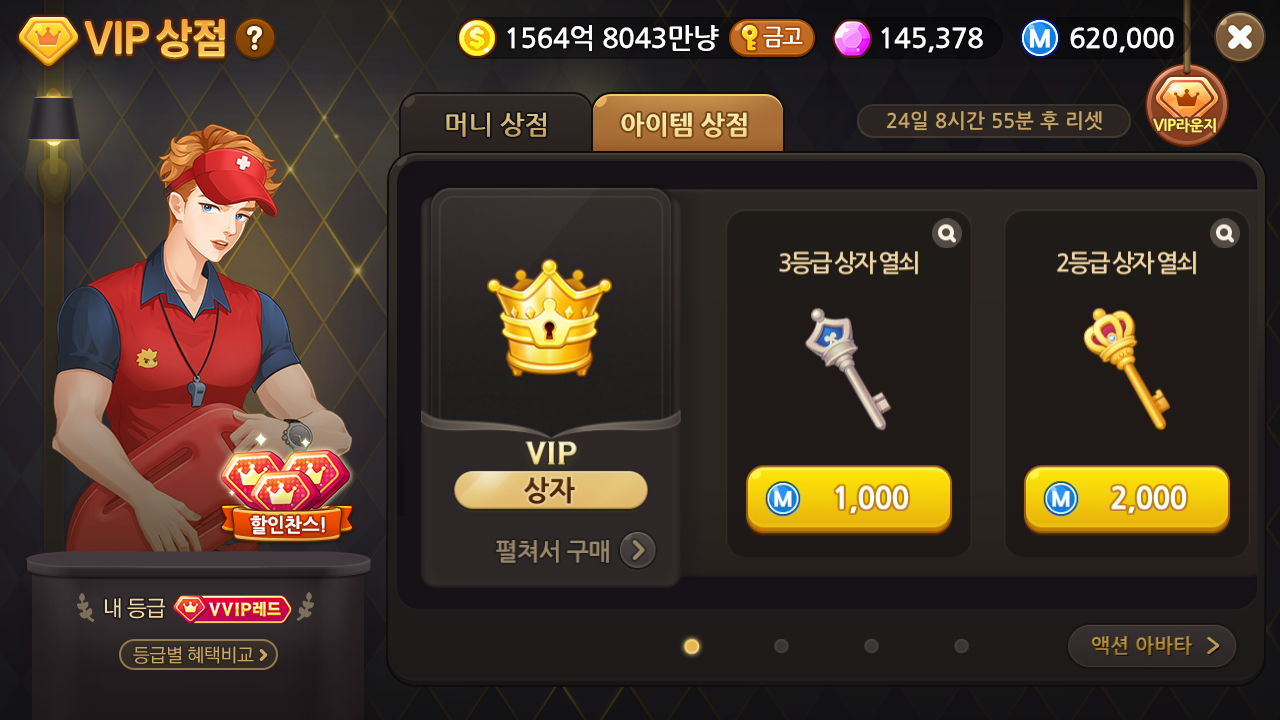1280x720 pixels.
Task: Expand 등급별 혜택비교 comparison
Action: click(x=196, y=655)
